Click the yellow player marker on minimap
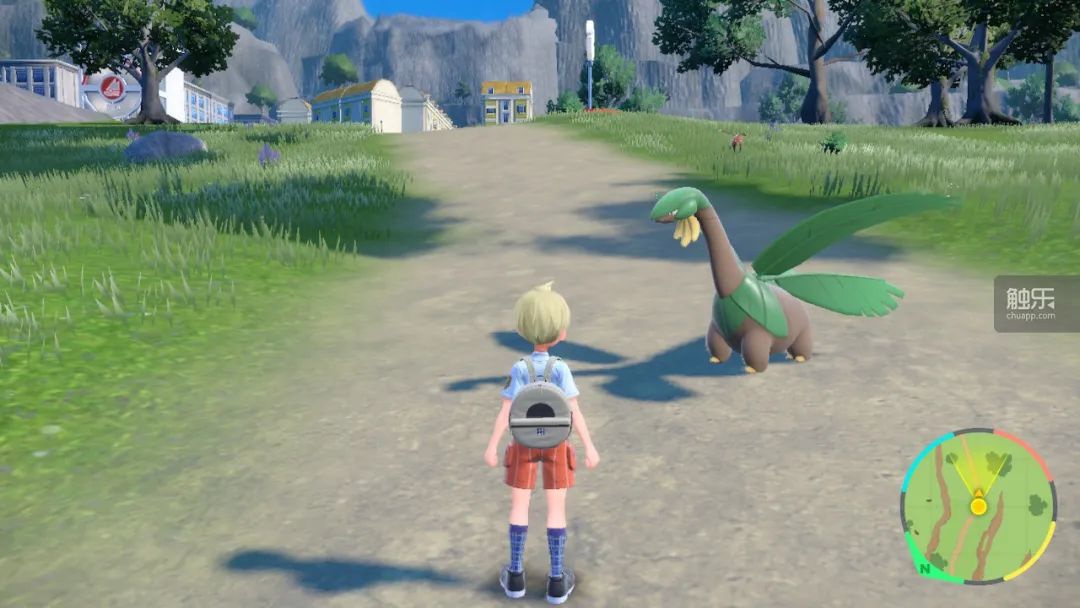The image size is (1080, 608). (978, 506)
